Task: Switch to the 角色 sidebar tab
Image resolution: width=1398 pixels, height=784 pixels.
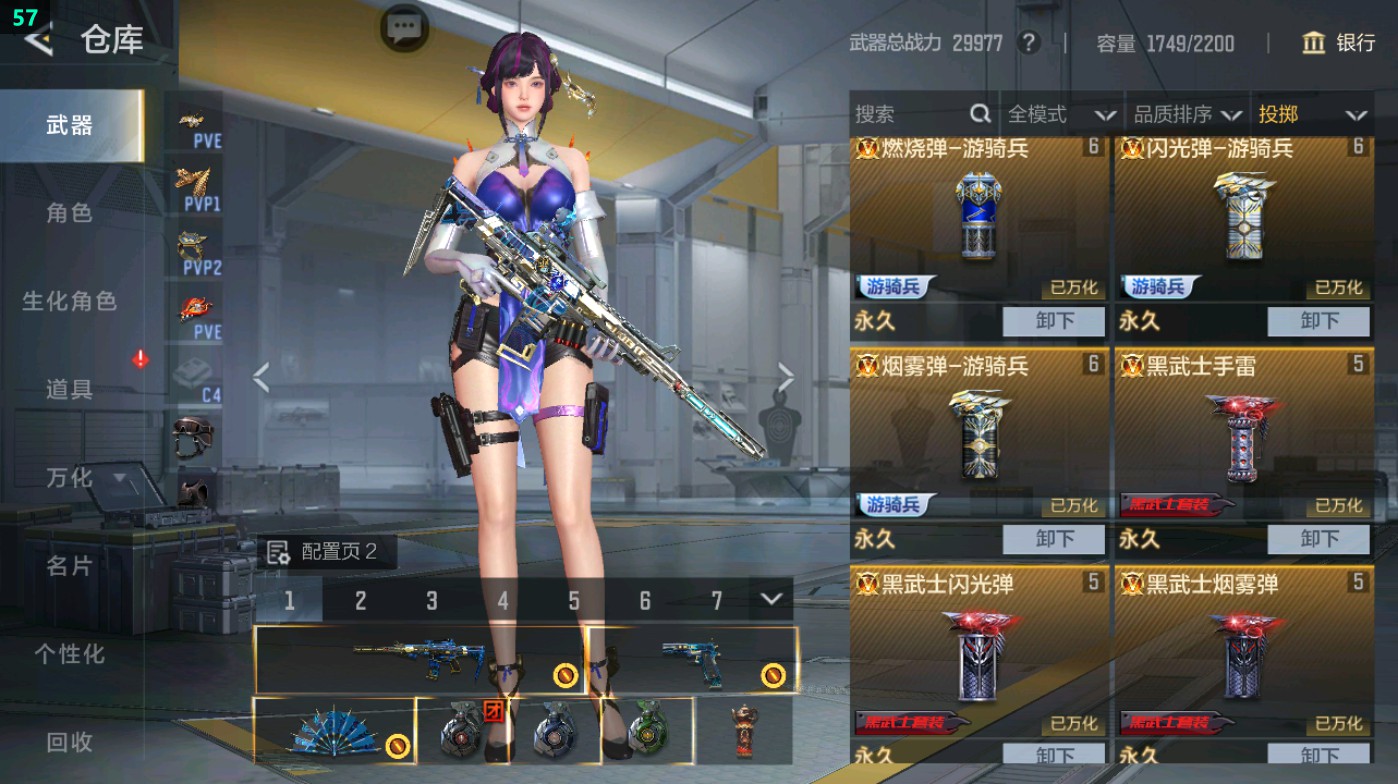Action: point(69,214)
